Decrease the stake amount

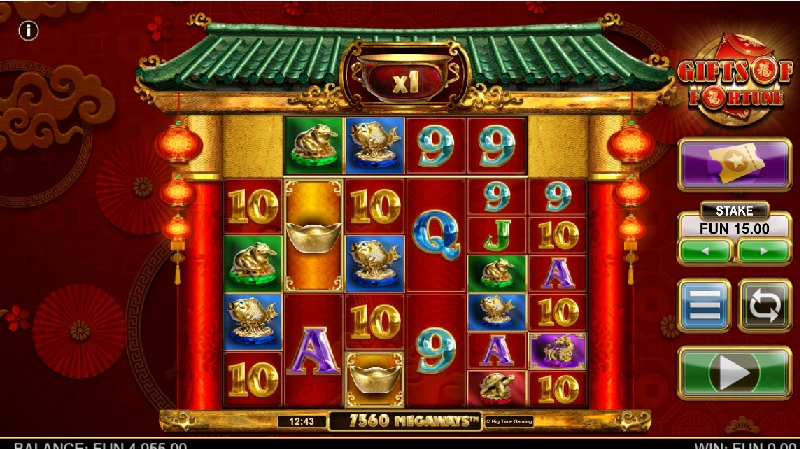[x=706, y=250]
